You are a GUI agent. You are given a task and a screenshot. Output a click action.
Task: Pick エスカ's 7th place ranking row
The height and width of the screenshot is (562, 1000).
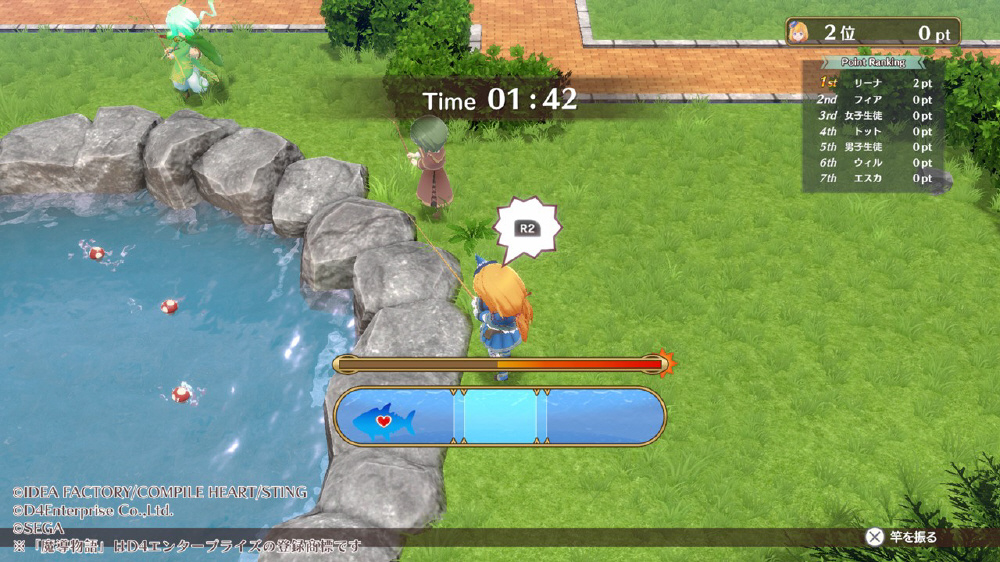(875, 178)
